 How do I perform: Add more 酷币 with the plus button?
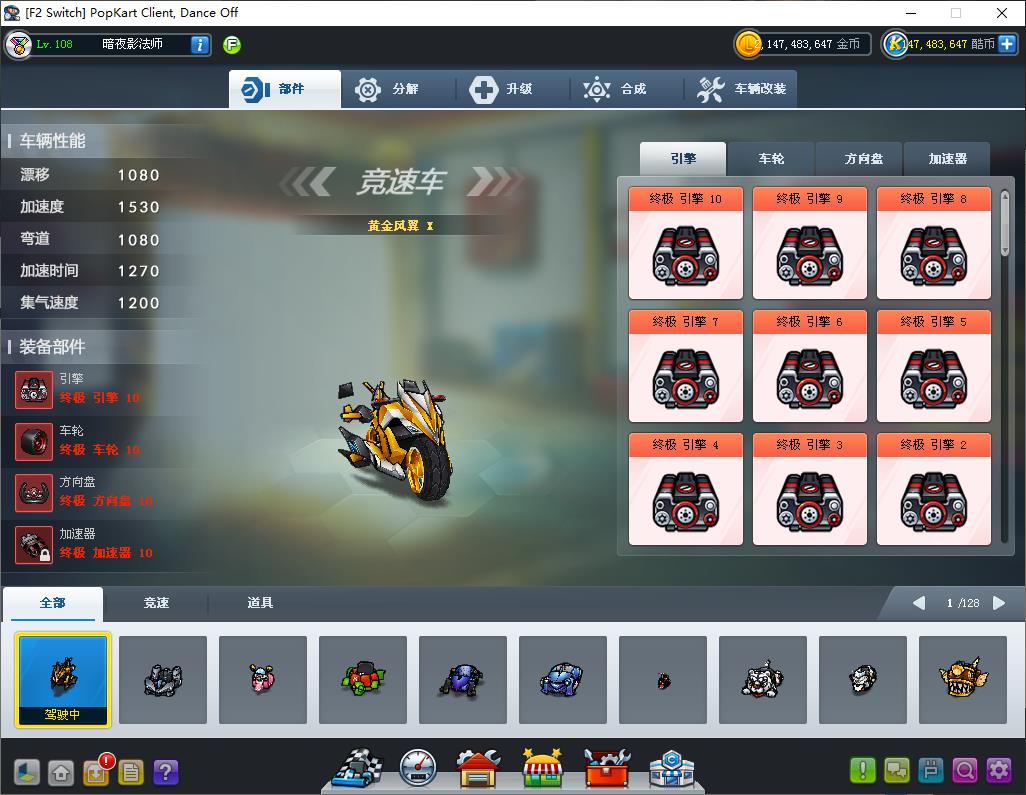click(1007, 44)
